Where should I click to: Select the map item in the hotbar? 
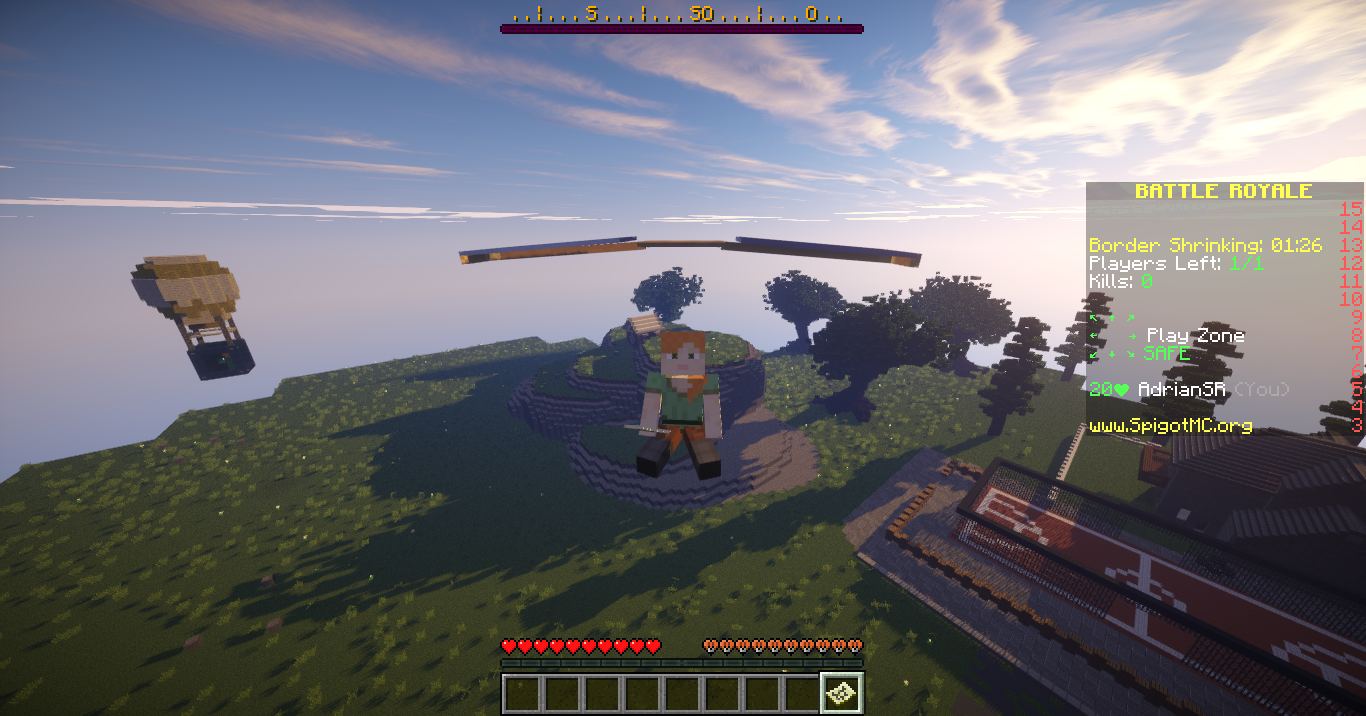pyautogui.click(x=841, y=693)
